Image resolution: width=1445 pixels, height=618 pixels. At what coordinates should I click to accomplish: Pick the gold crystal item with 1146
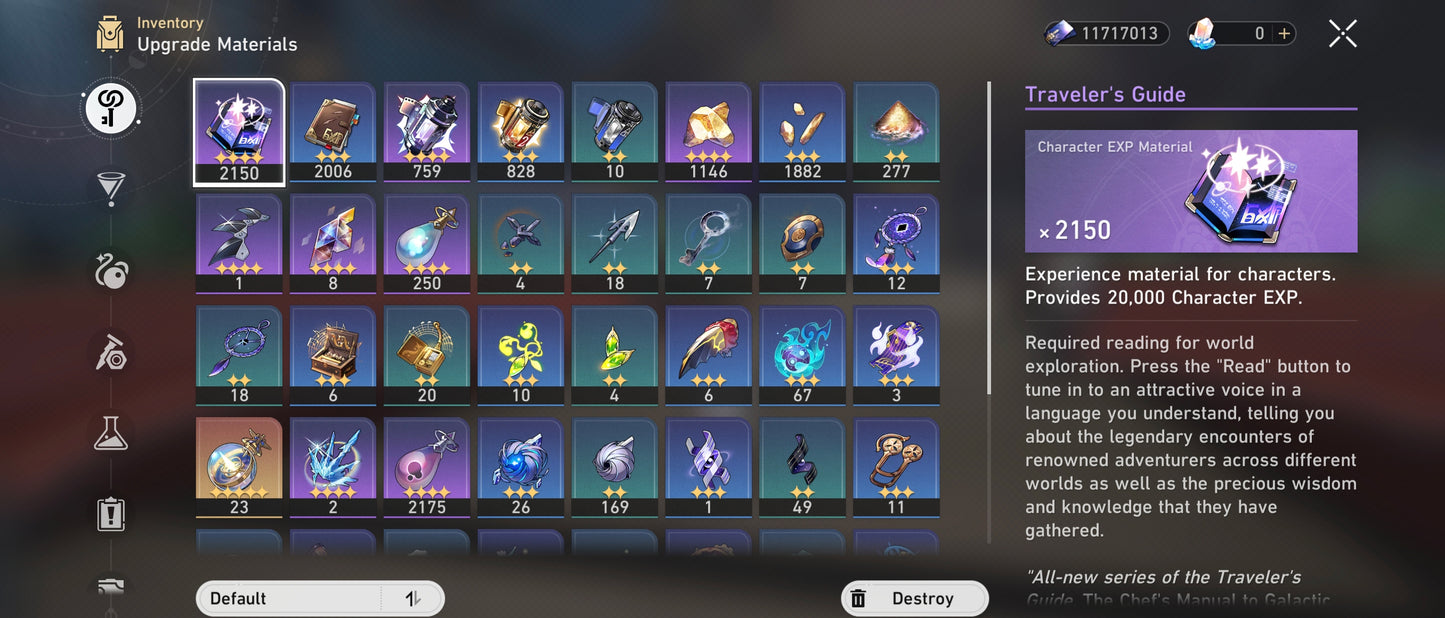coord(709,132)
